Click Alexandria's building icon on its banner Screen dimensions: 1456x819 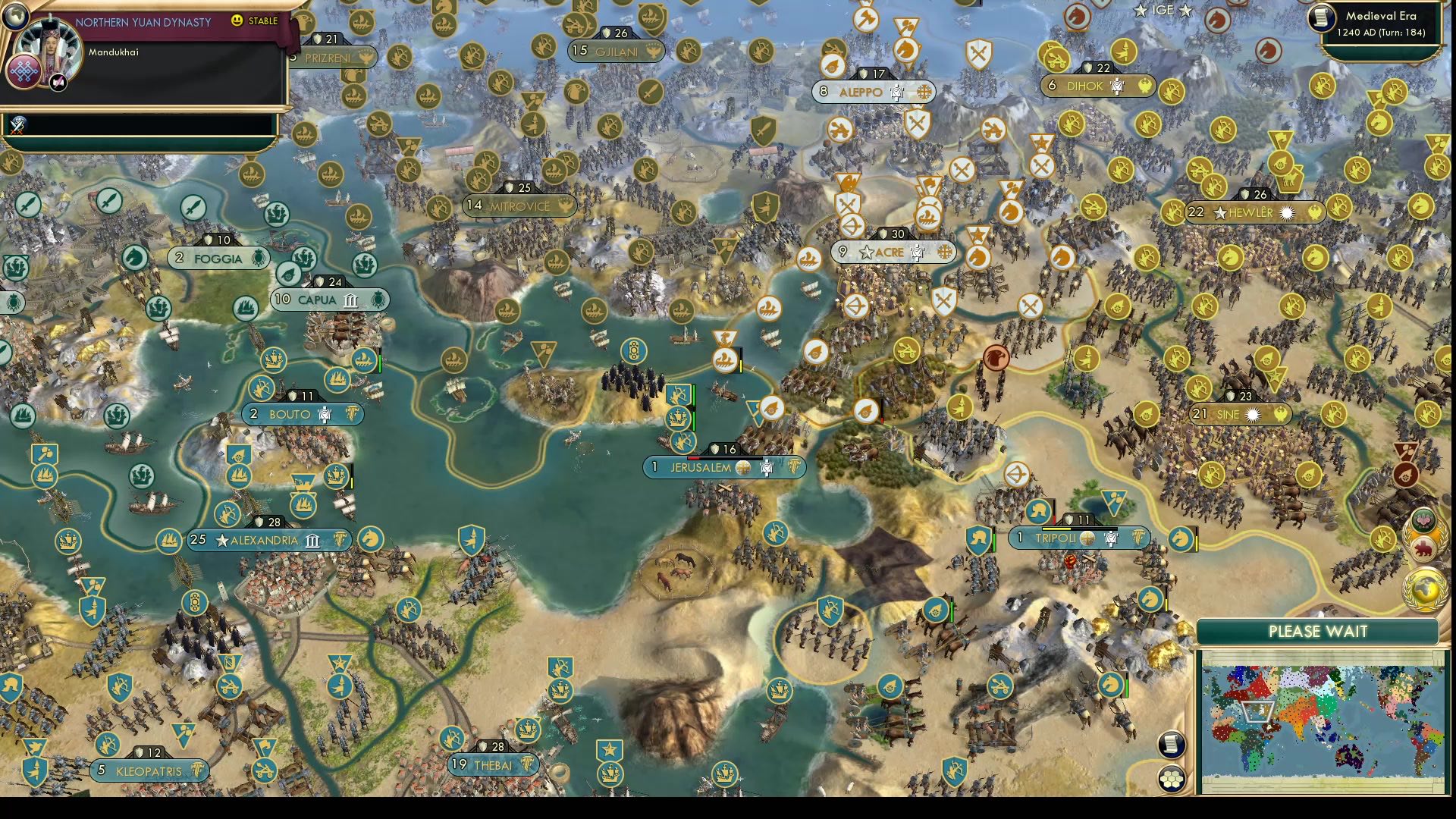point(311,541)
